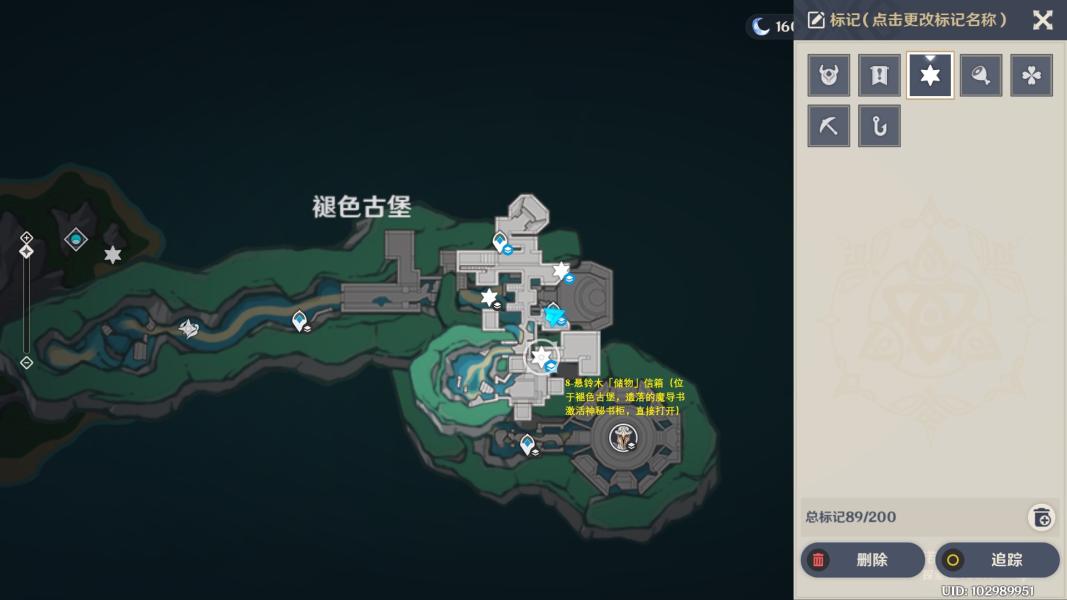The height and width of the screenshot is (600, 1067).
Task: Select the teleport waypoint on the river path
Action: point(299,320)
